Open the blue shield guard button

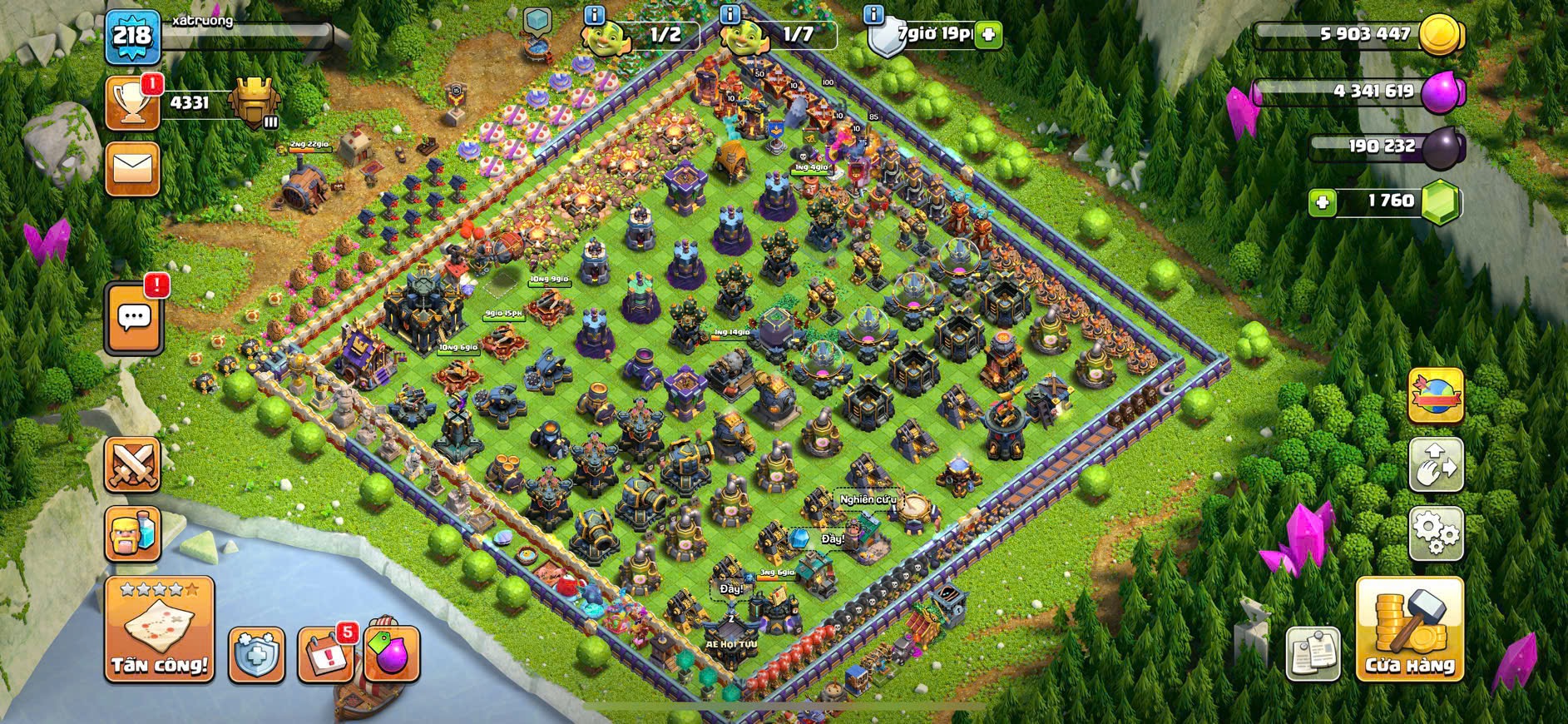point(256,654)
